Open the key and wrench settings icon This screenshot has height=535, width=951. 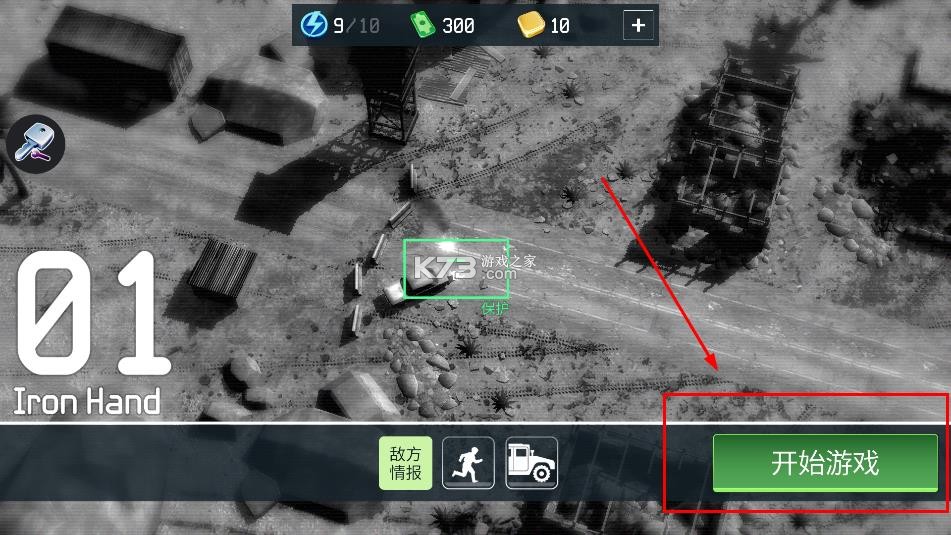pos(35,144)
